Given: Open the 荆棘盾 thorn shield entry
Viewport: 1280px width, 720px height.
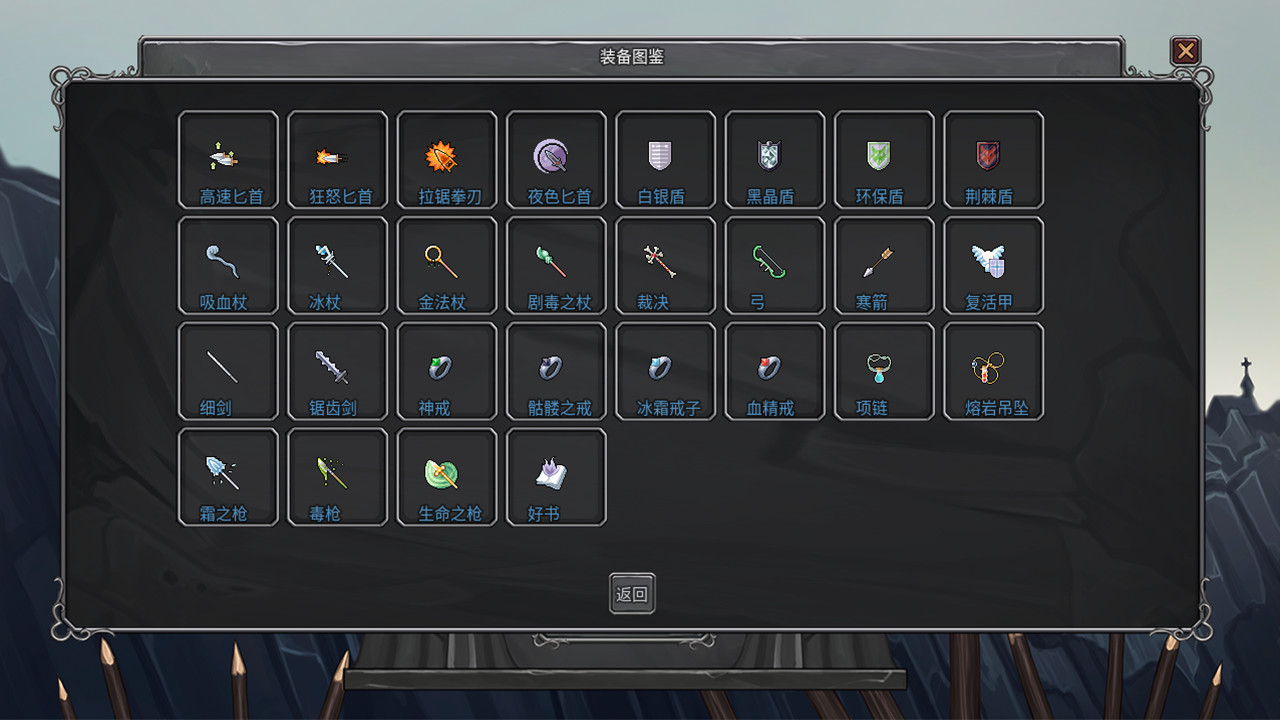Looking at the screenshot, I should pos(993,160).
